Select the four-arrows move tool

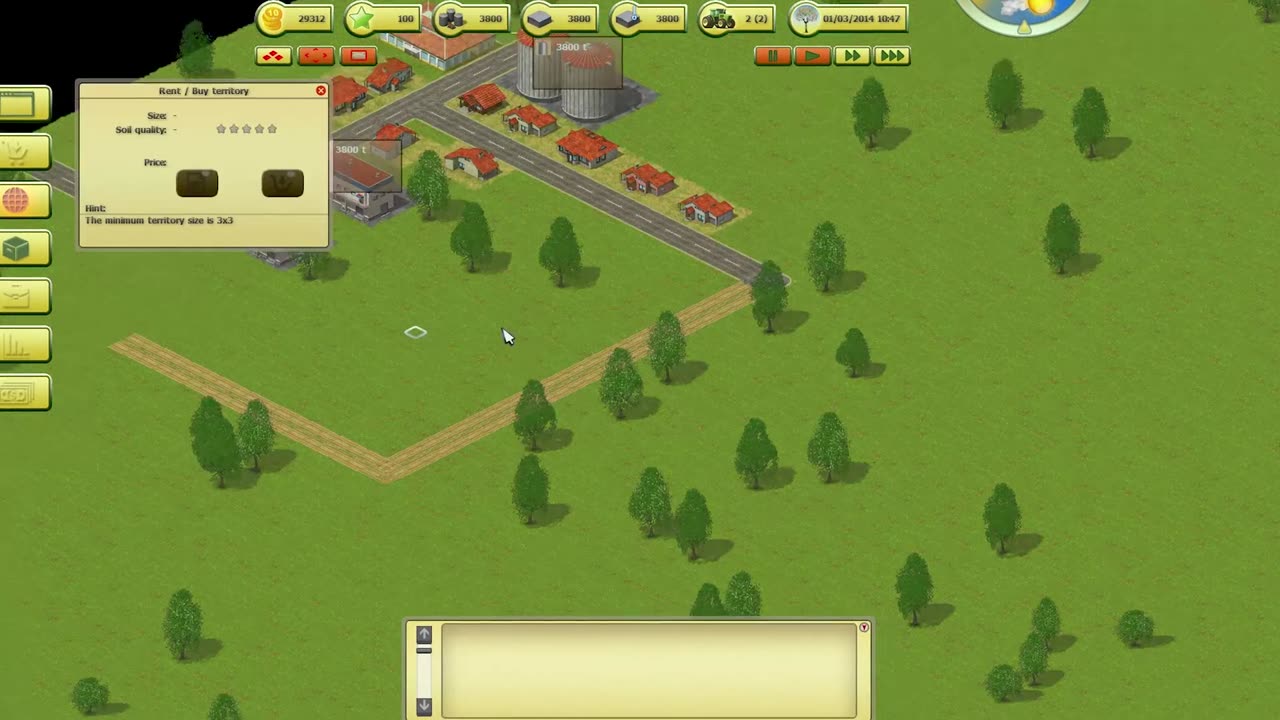[316, 56]
